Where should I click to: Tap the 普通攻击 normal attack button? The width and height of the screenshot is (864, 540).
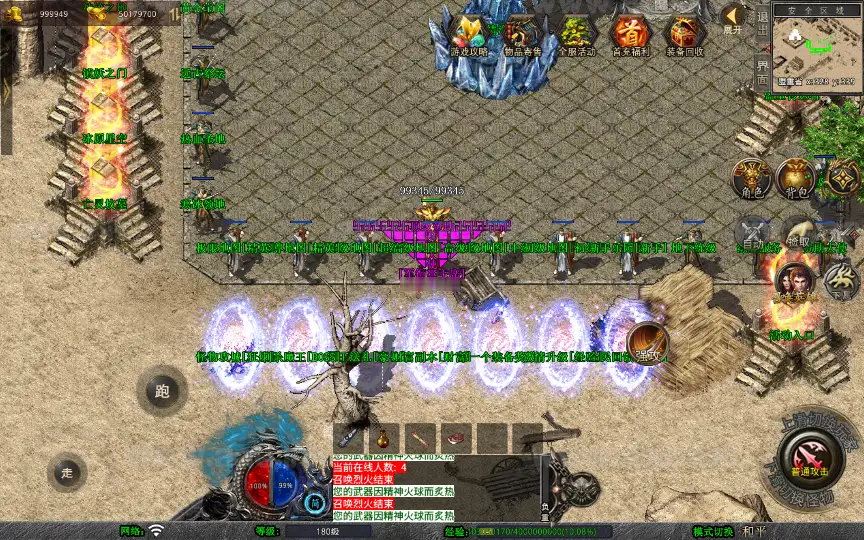[808, 460]
